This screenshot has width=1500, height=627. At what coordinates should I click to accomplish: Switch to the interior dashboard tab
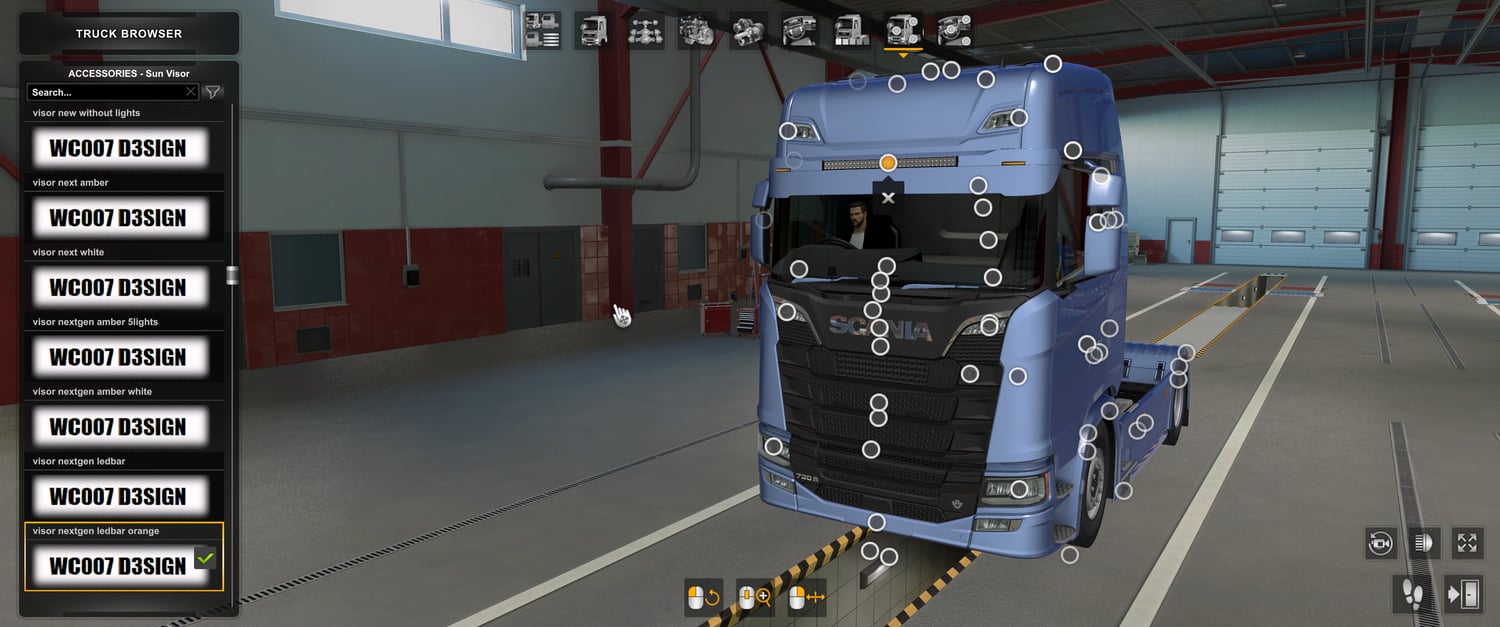[x=800, y=30]
